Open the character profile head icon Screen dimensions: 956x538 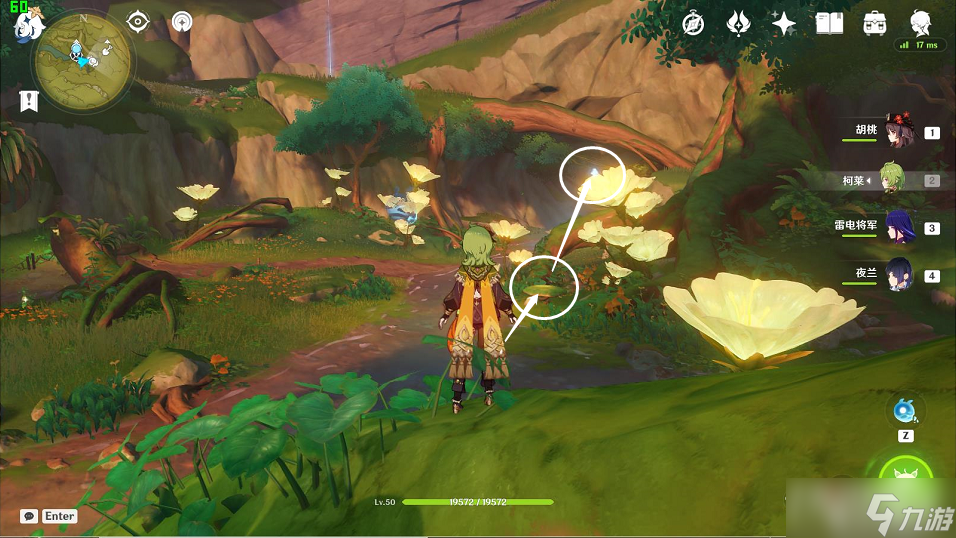(x=920, y=23)
